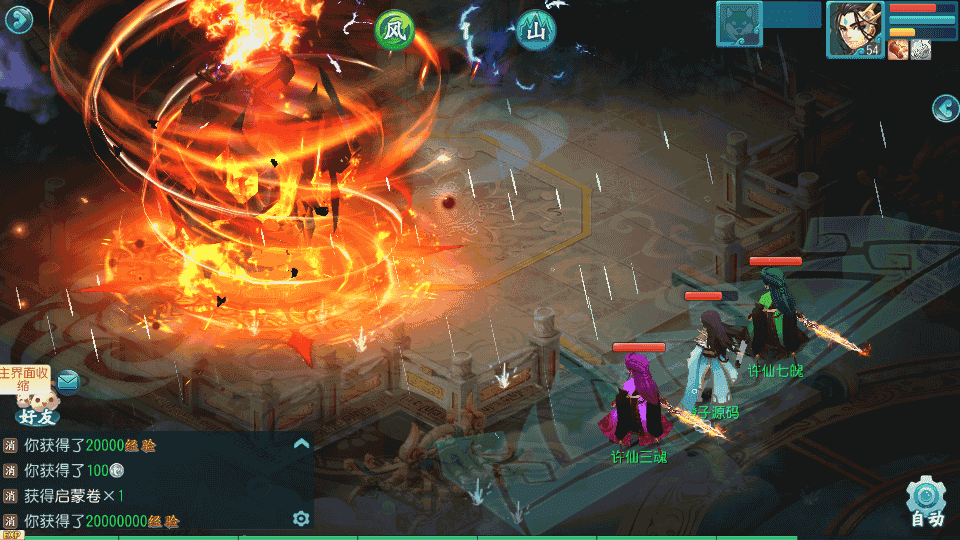Click the round arrow button in the top-left corner

19,19
